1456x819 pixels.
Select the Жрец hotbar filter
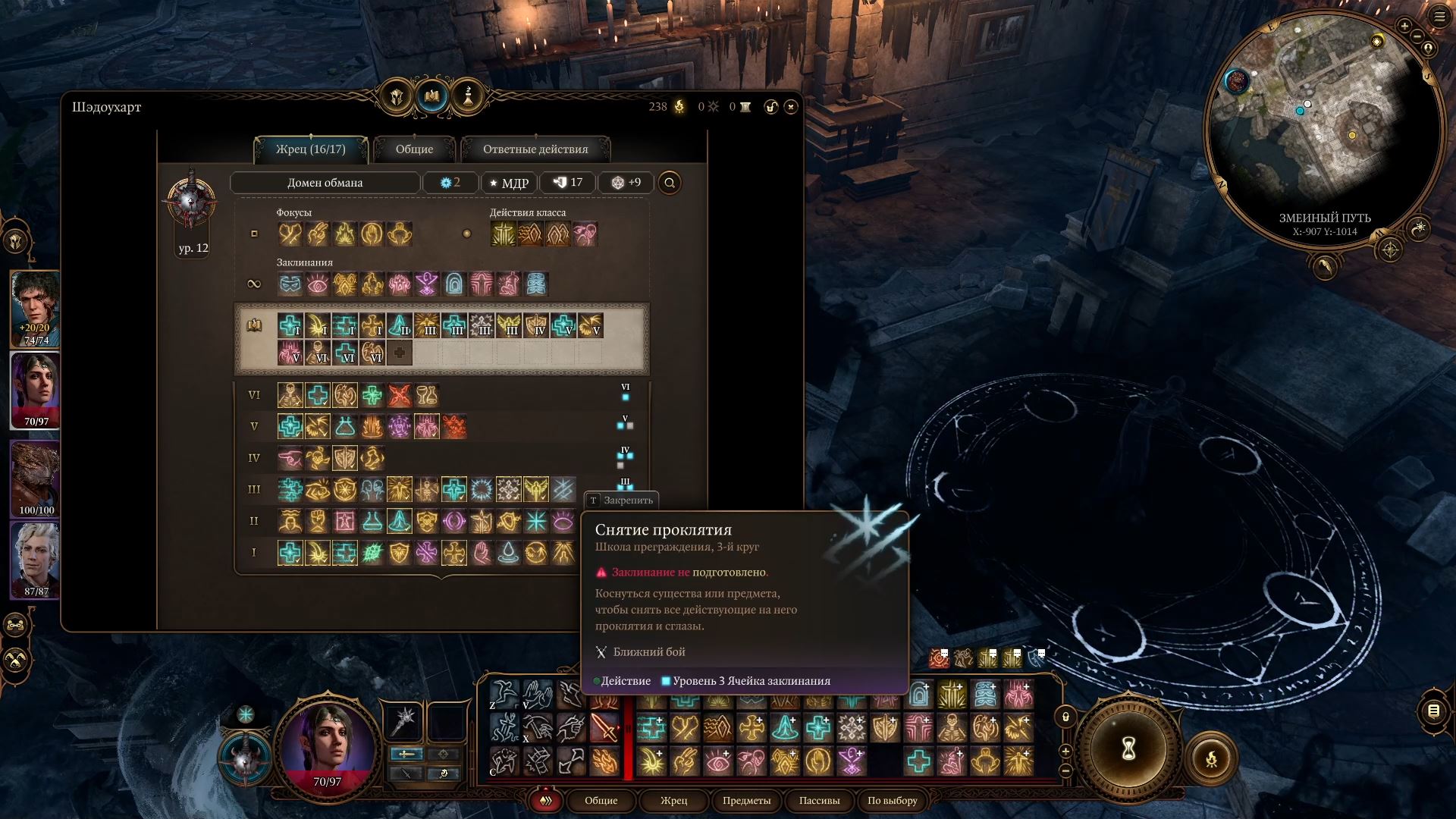[673, 801]
